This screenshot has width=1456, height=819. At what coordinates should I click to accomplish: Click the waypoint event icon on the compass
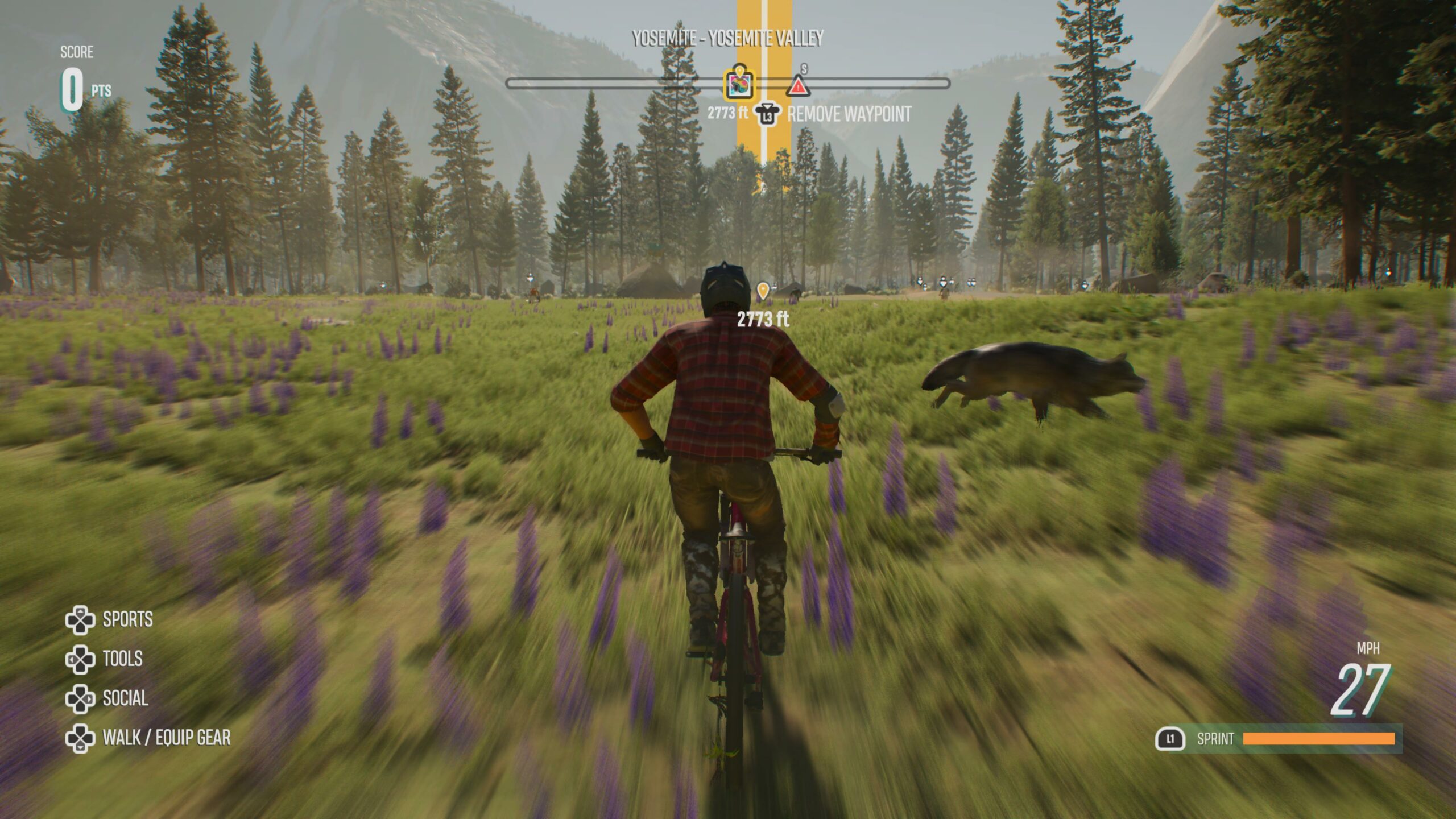pyautogui.click(x=739, y=85)
